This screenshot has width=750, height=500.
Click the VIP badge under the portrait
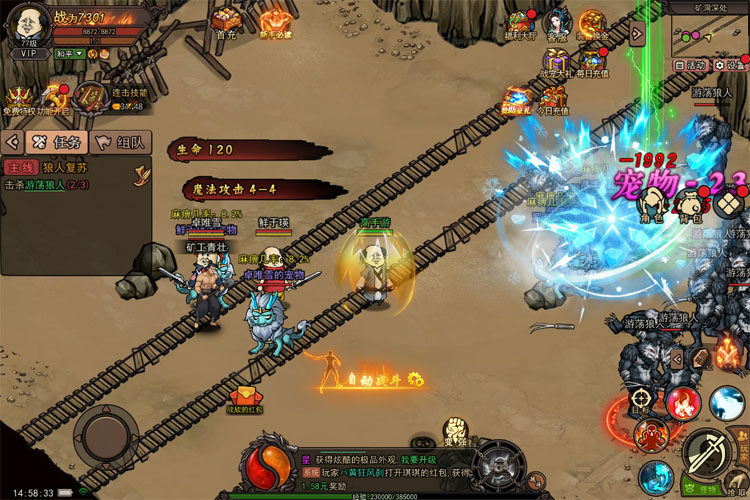[x=26, y=53]
